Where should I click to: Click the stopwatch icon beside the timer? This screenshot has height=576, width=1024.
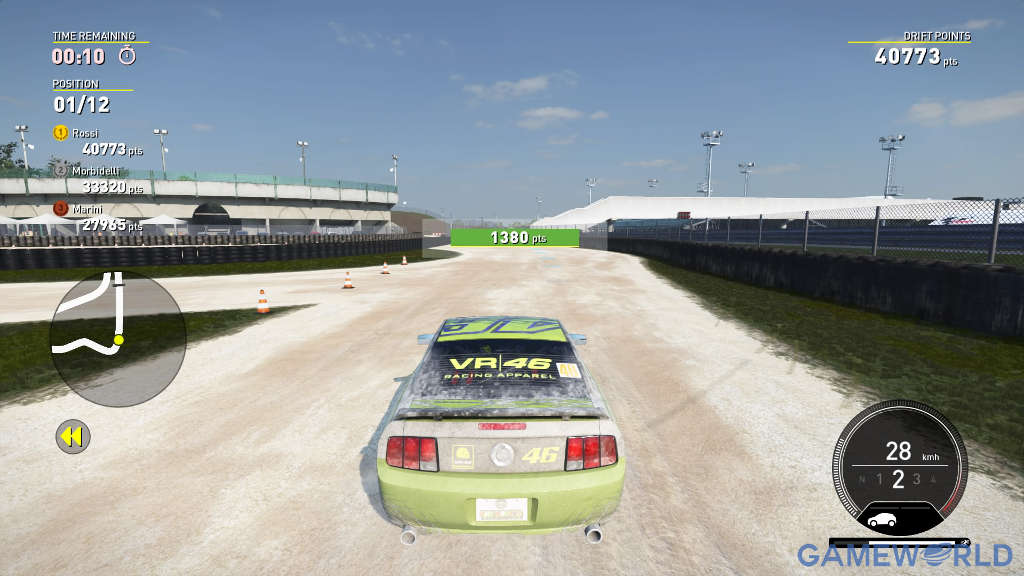pos(127,56)
